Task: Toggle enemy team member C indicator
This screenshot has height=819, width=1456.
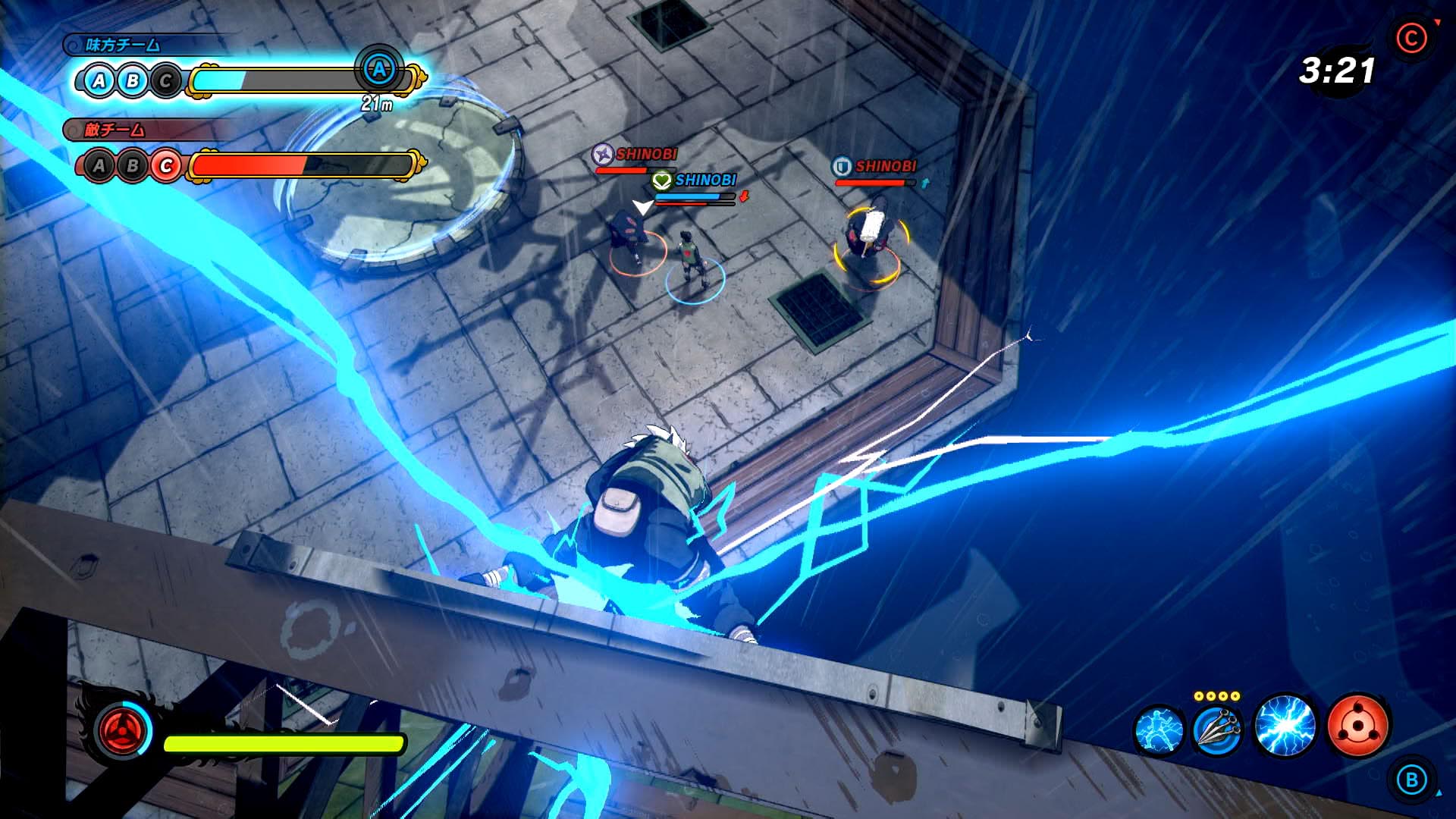Action: tap(166, 165)
